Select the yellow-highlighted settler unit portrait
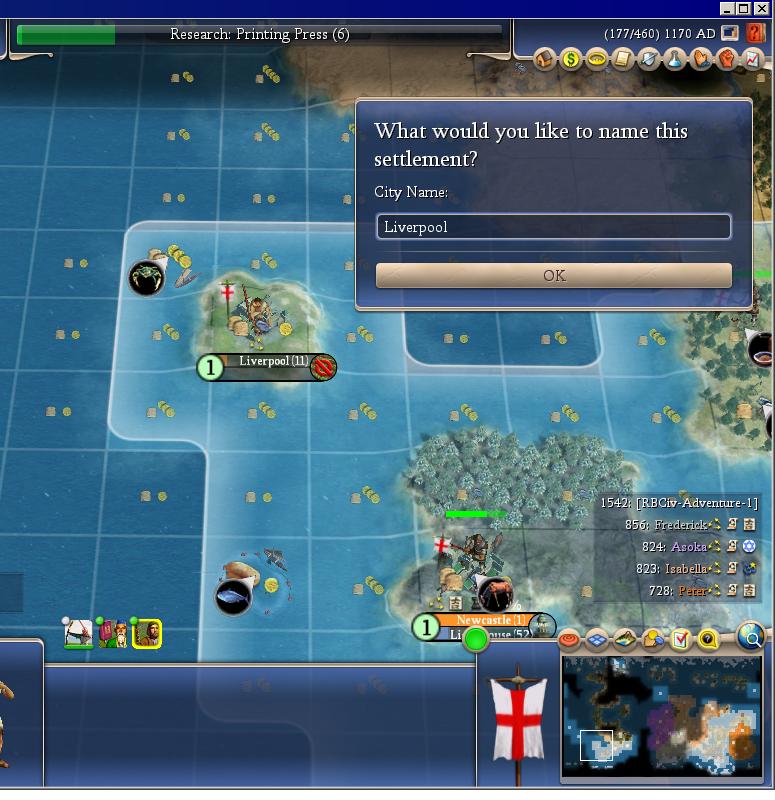 [x=147, y=633]
